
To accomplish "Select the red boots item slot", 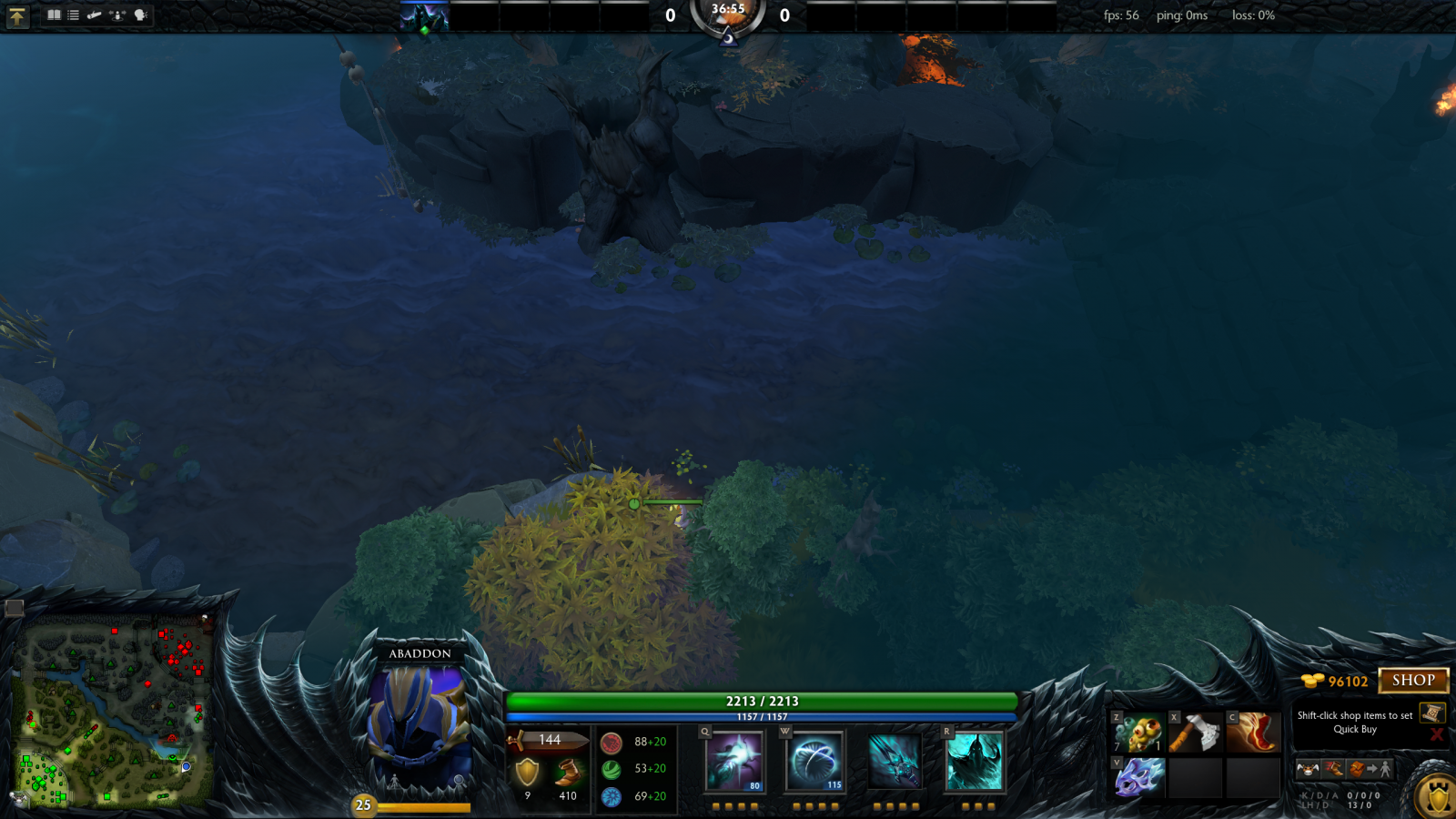I will [1252, 733].
